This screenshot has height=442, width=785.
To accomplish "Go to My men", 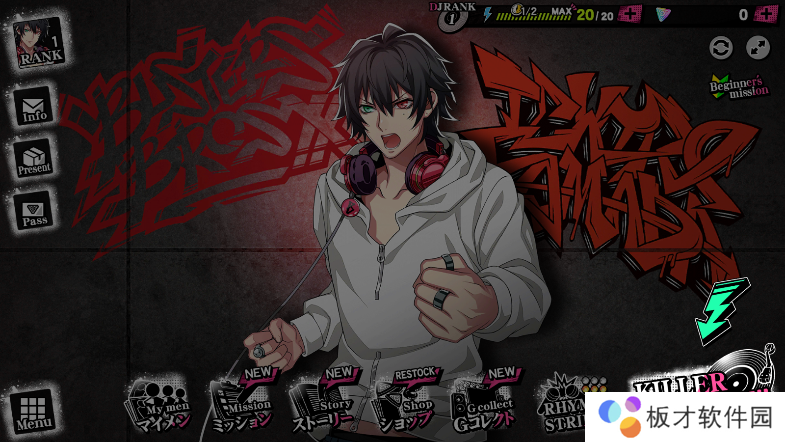I will click(156, 404).
